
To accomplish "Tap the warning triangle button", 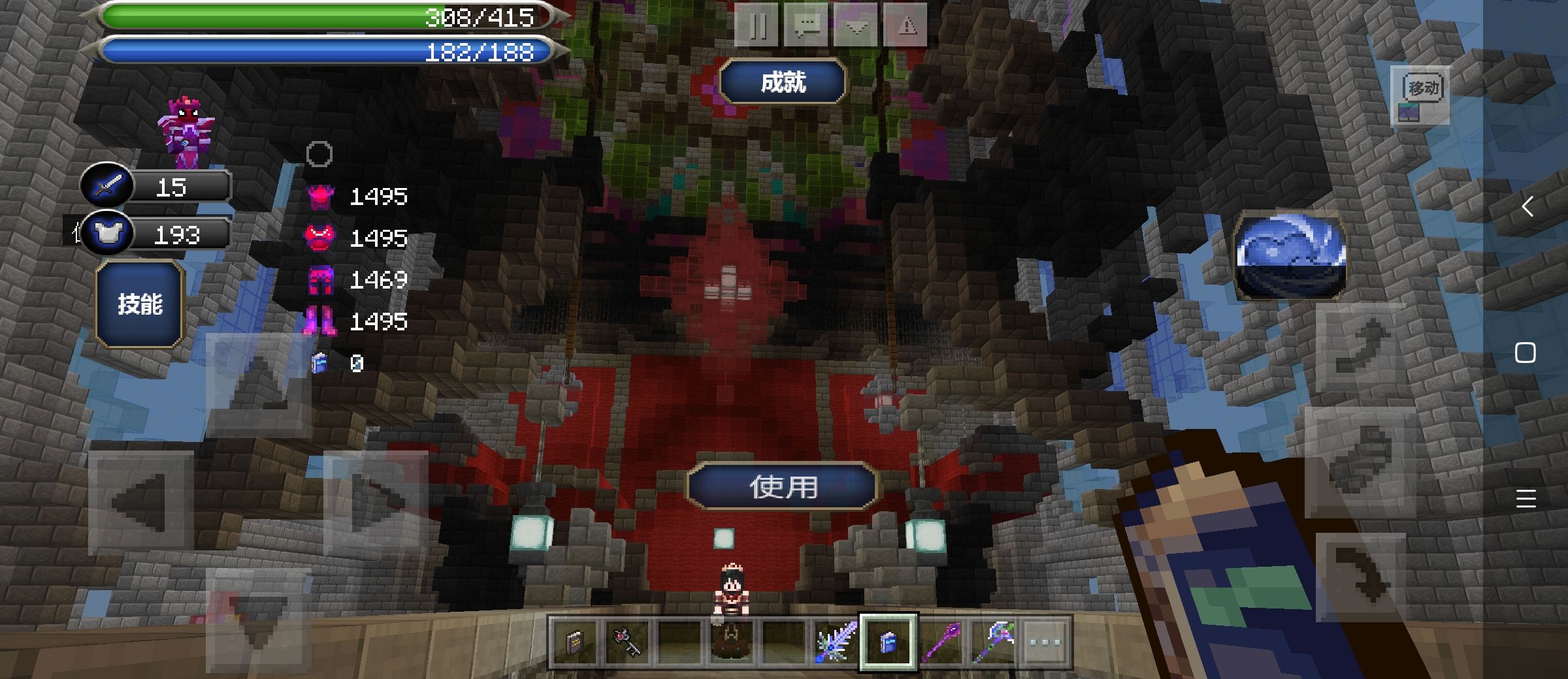I will tap(906, 26).
